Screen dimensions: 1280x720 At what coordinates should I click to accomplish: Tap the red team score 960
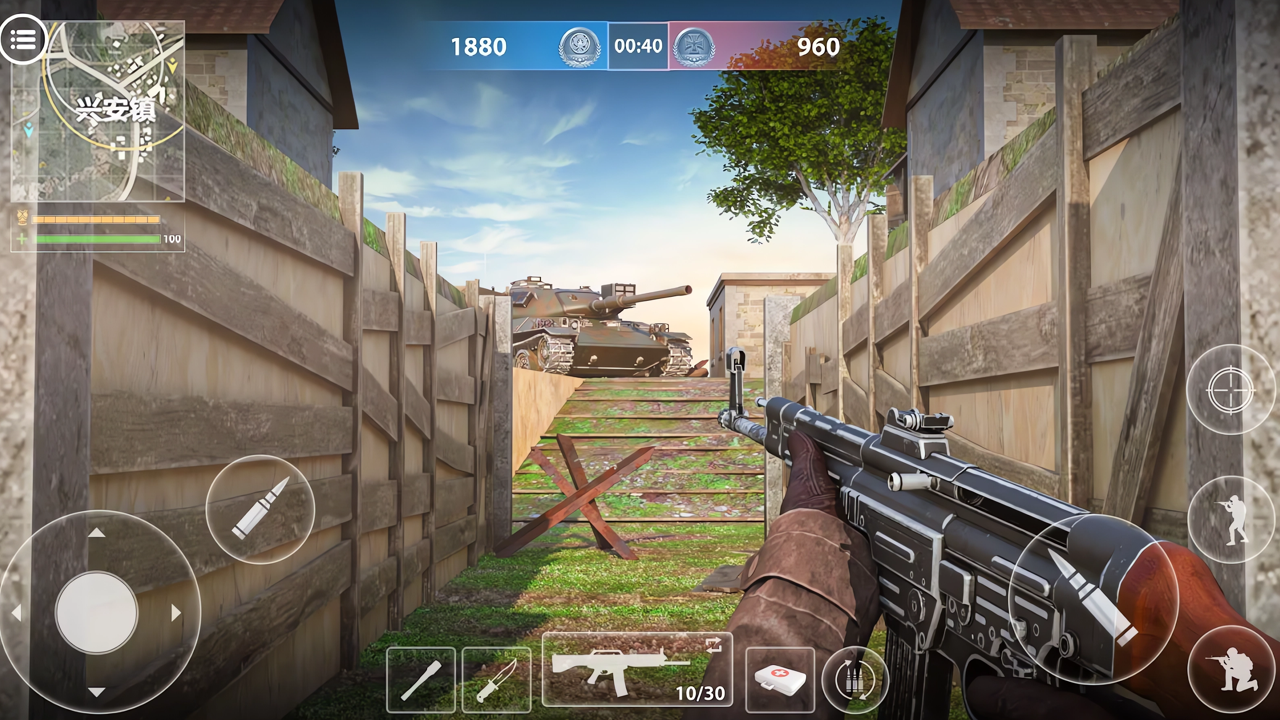(821, 45)
